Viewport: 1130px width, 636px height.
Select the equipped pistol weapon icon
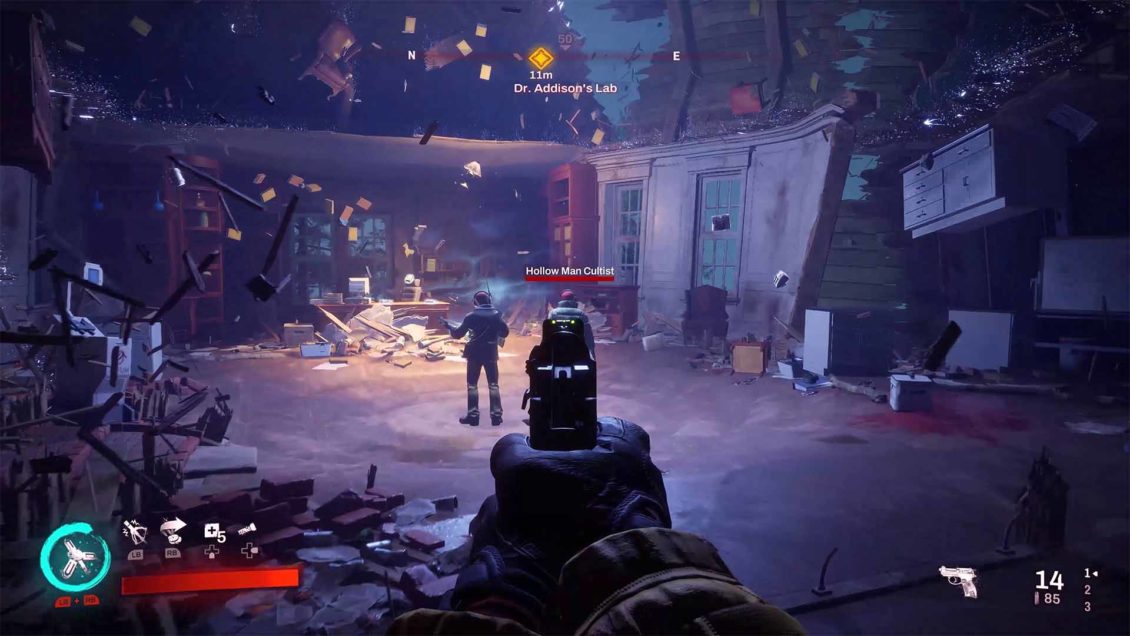click(x=957, y=581)
